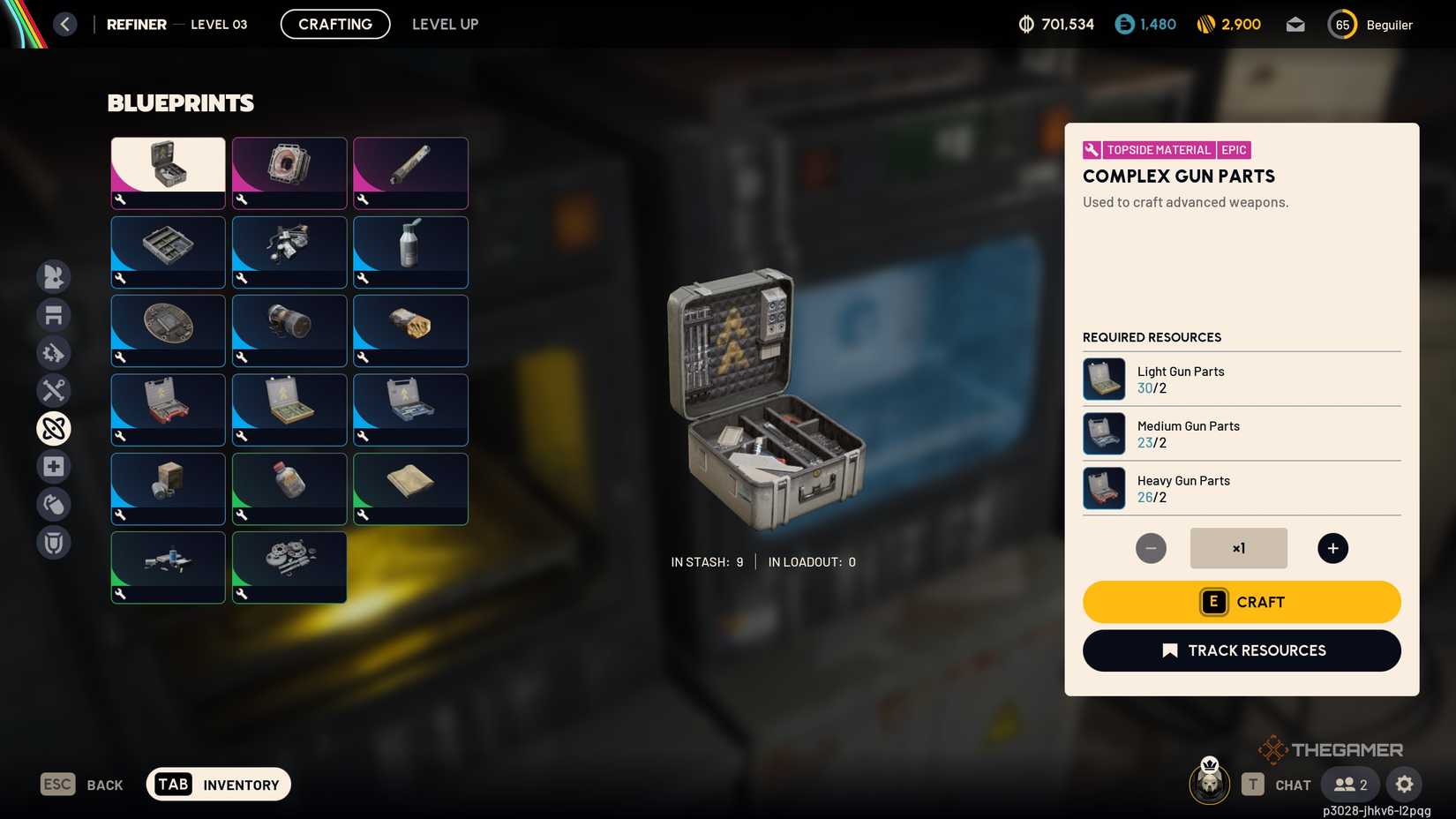Viewport: 1456px width, 819px height.
Task: Select the weapons category in the blueprint sidebar
Action: (54, 276)
